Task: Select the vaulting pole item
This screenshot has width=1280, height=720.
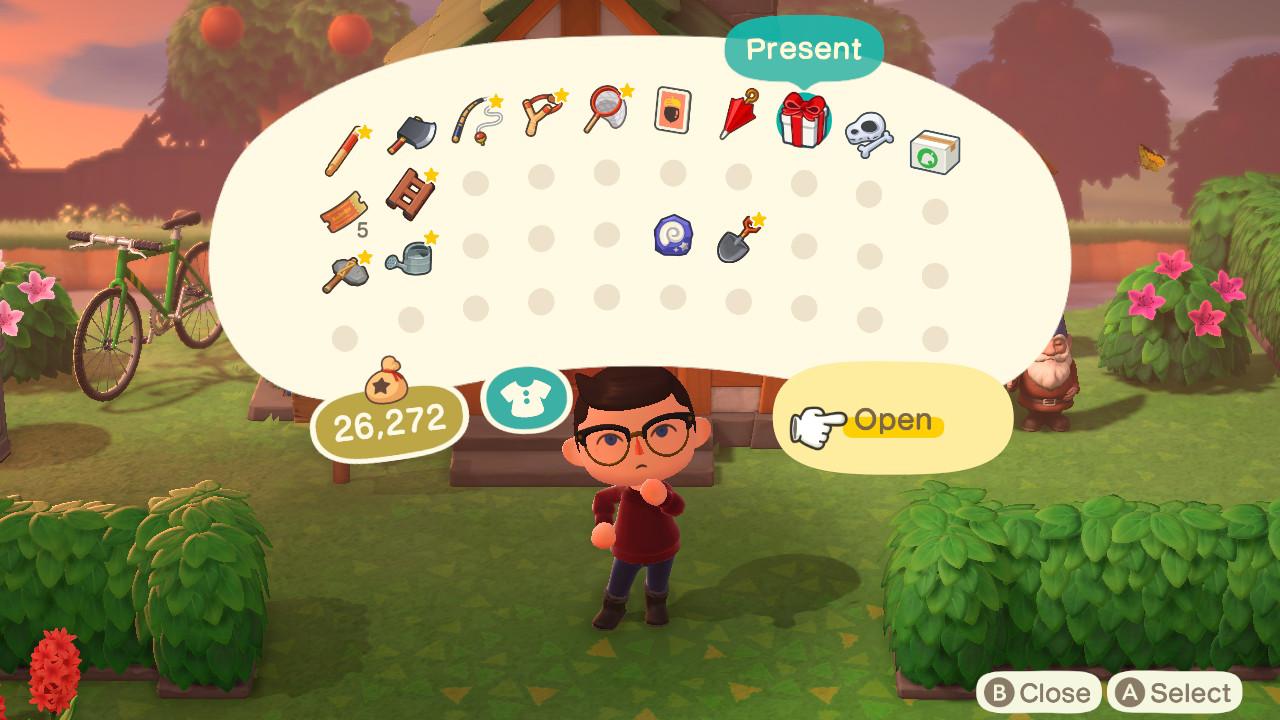Action: point(345,151)
